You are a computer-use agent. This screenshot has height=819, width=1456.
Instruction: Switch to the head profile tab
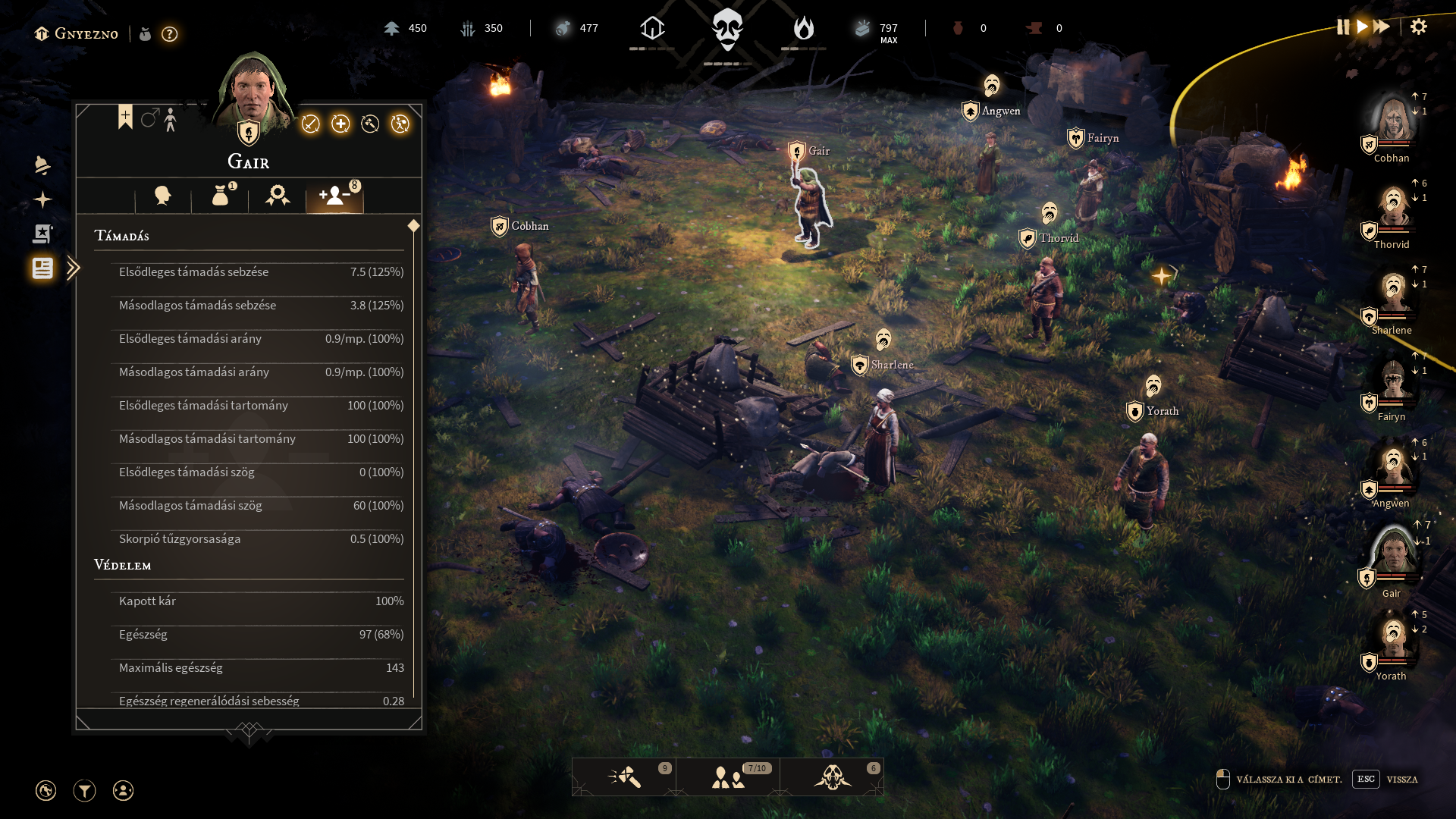pyautogui.click(x=162, y=196)
